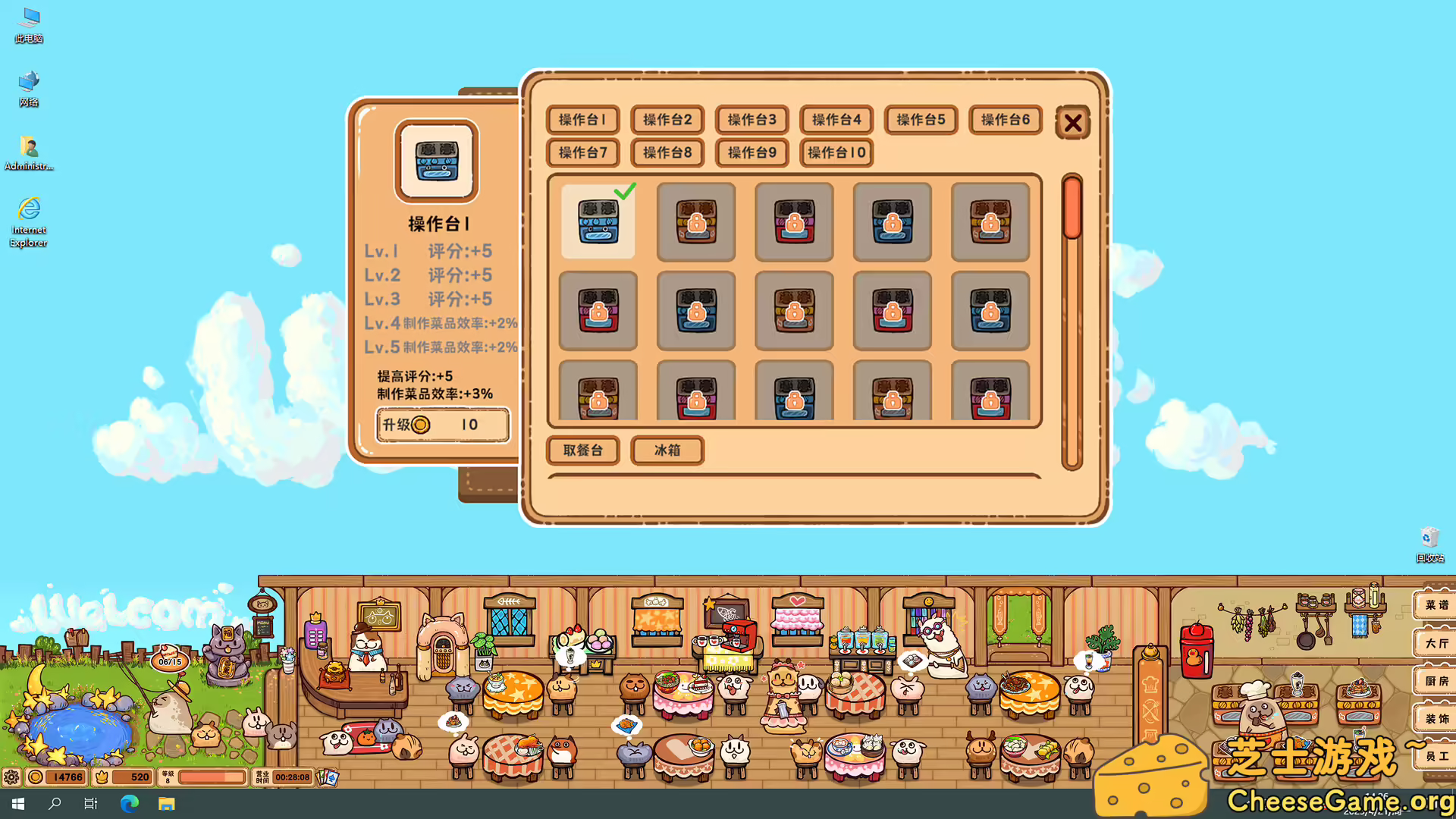Click the locked brown workstation skin beside the selected one
The height and width of the screenshot is (819, 1456).
[695, 222]
